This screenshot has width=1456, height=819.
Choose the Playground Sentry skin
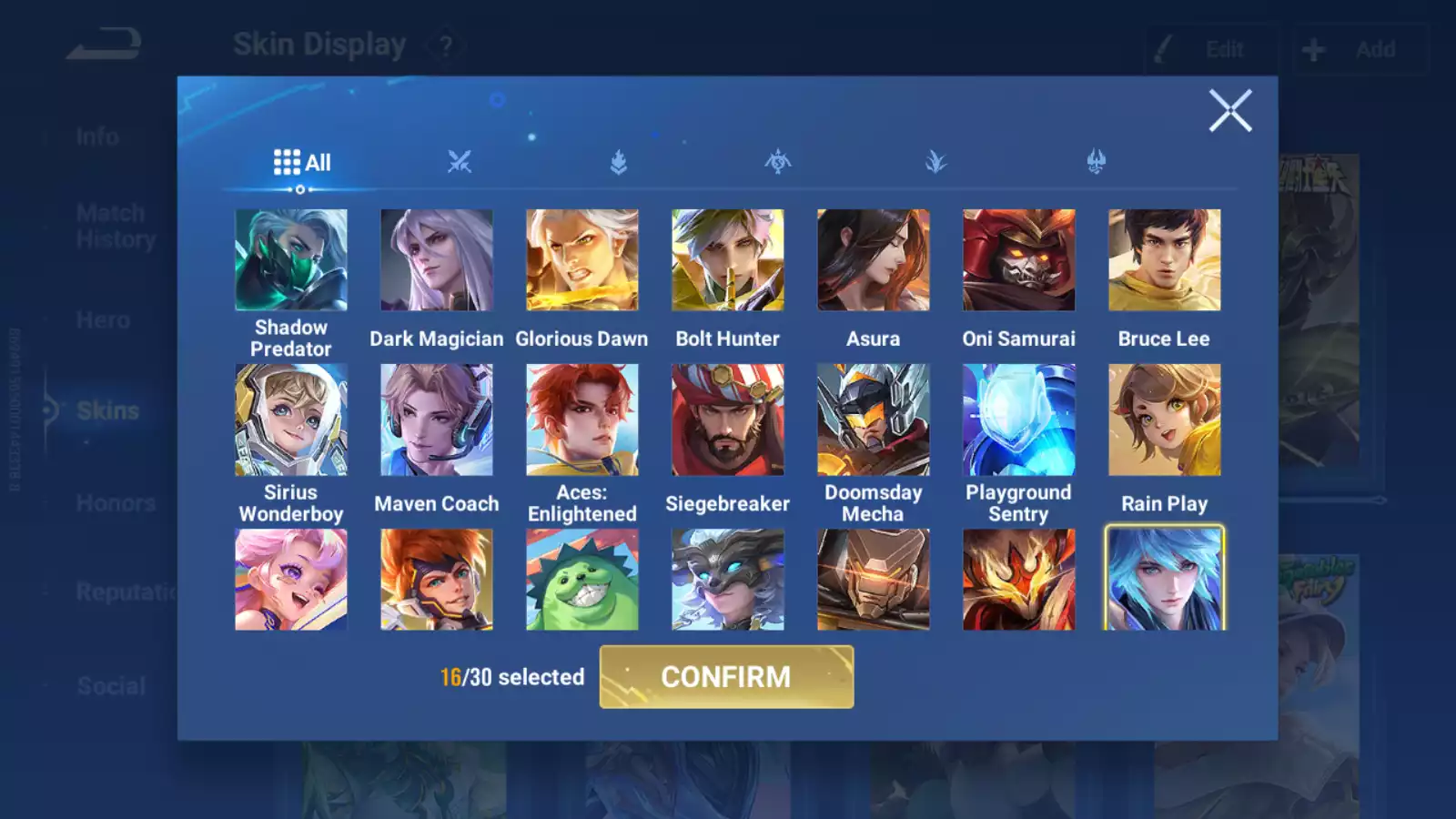1019,420
